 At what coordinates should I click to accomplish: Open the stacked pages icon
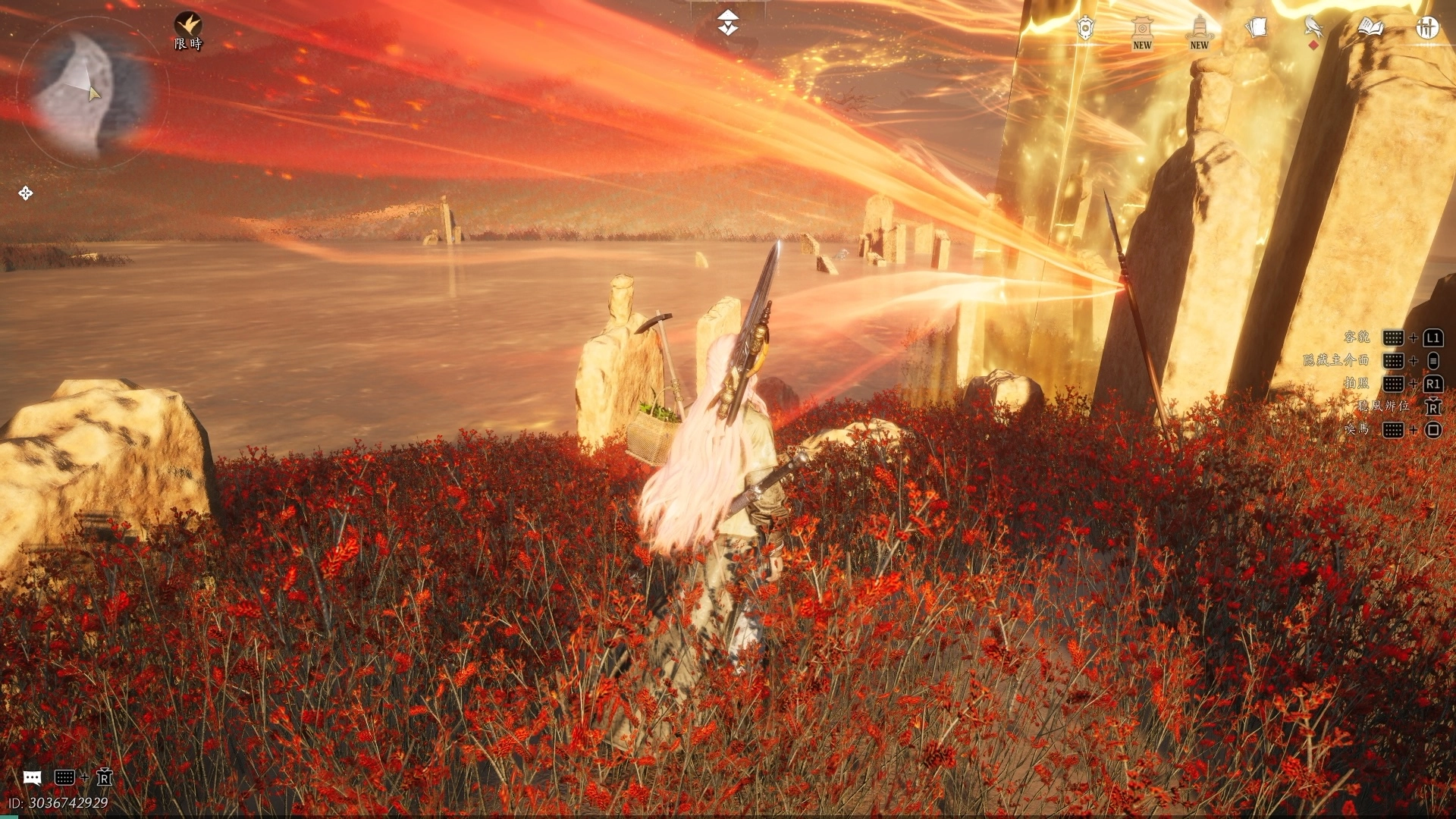[x=1256, y=28]
